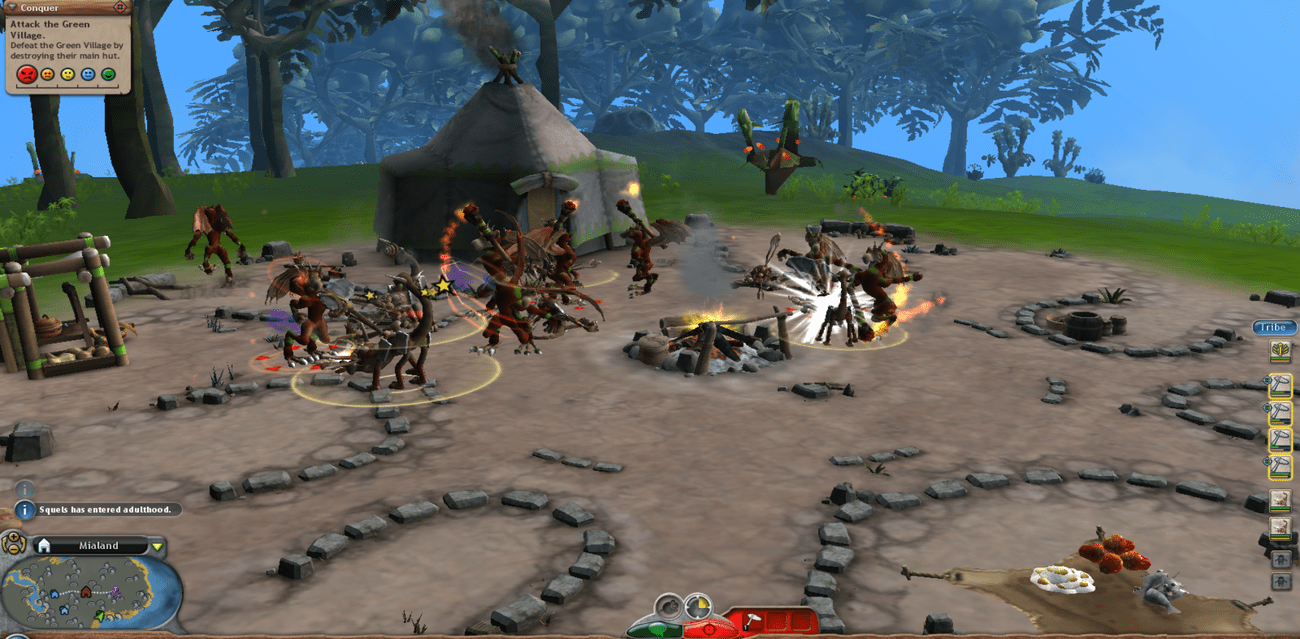The image size is (1300, 639).
Task: Select the green happy relationship face
Action: [x=108, y=74]
